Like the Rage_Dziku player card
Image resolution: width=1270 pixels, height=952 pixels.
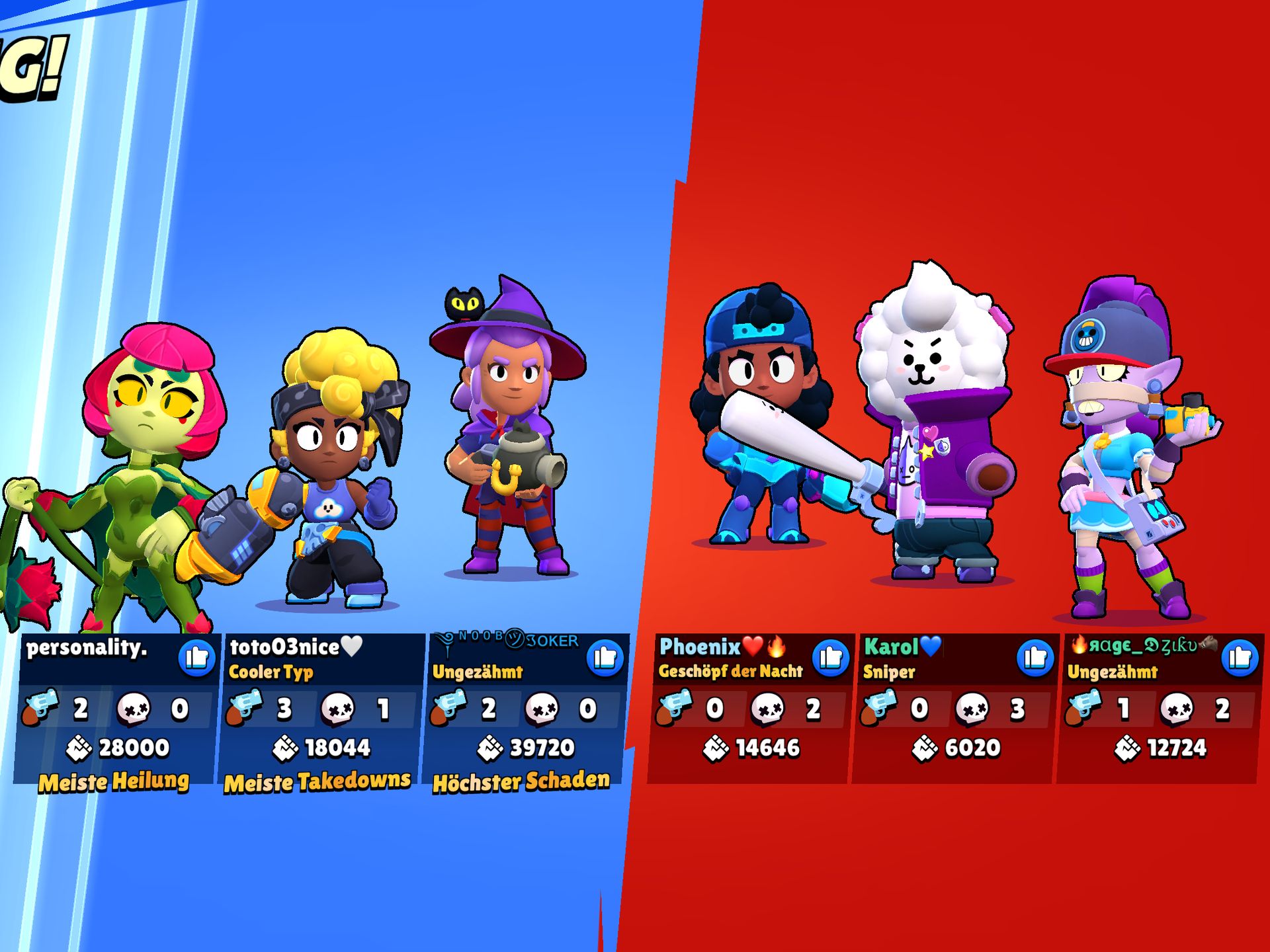click(1240, 658)
